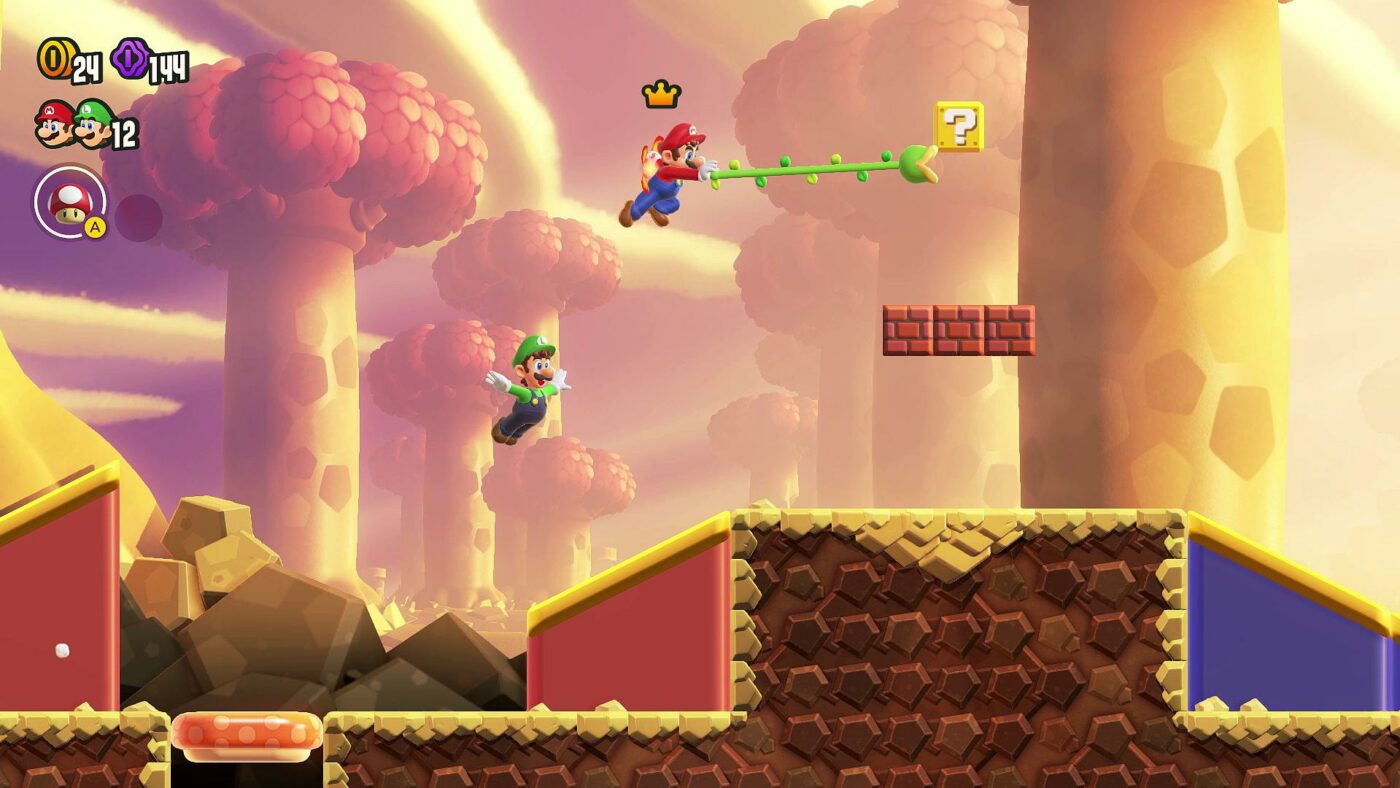Click the crown icon above Mario
The image size is (1400, 788).
point(659,94)
